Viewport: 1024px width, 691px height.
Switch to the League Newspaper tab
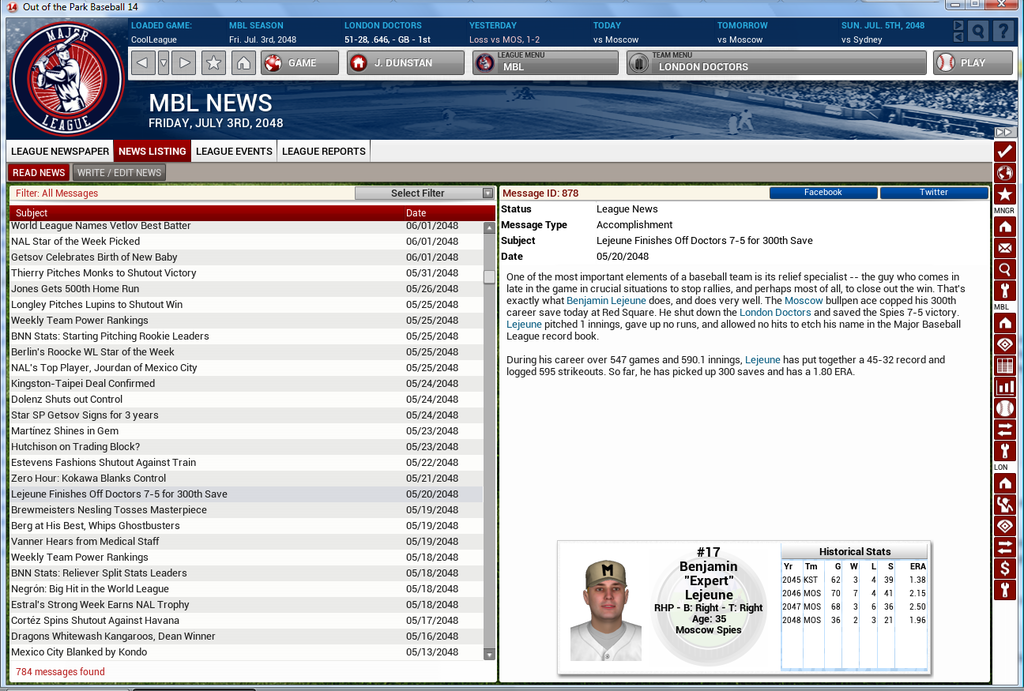(x=60, y=151)
